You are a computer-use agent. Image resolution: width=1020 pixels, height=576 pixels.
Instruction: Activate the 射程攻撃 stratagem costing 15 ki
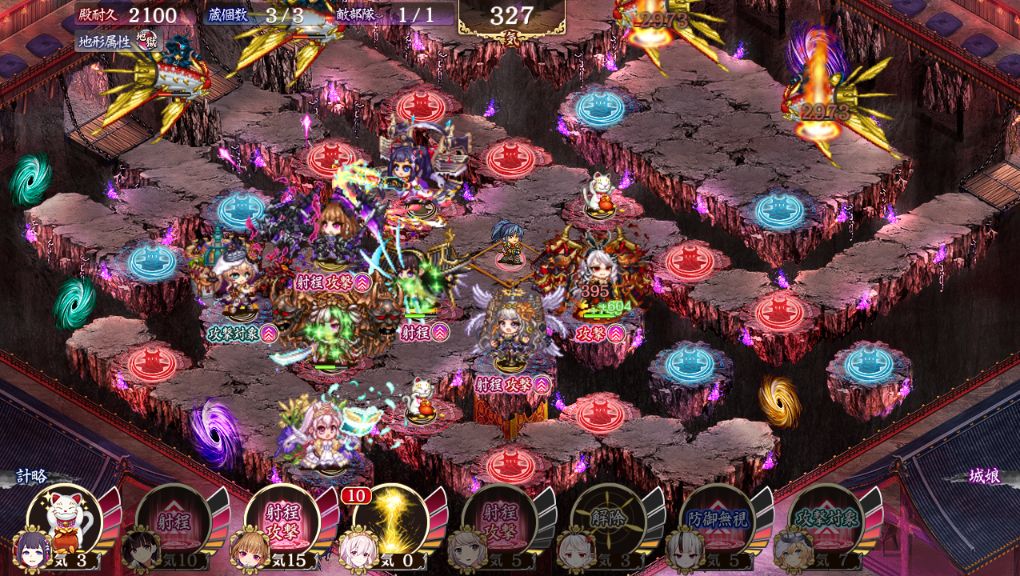[x=281, y=518]
